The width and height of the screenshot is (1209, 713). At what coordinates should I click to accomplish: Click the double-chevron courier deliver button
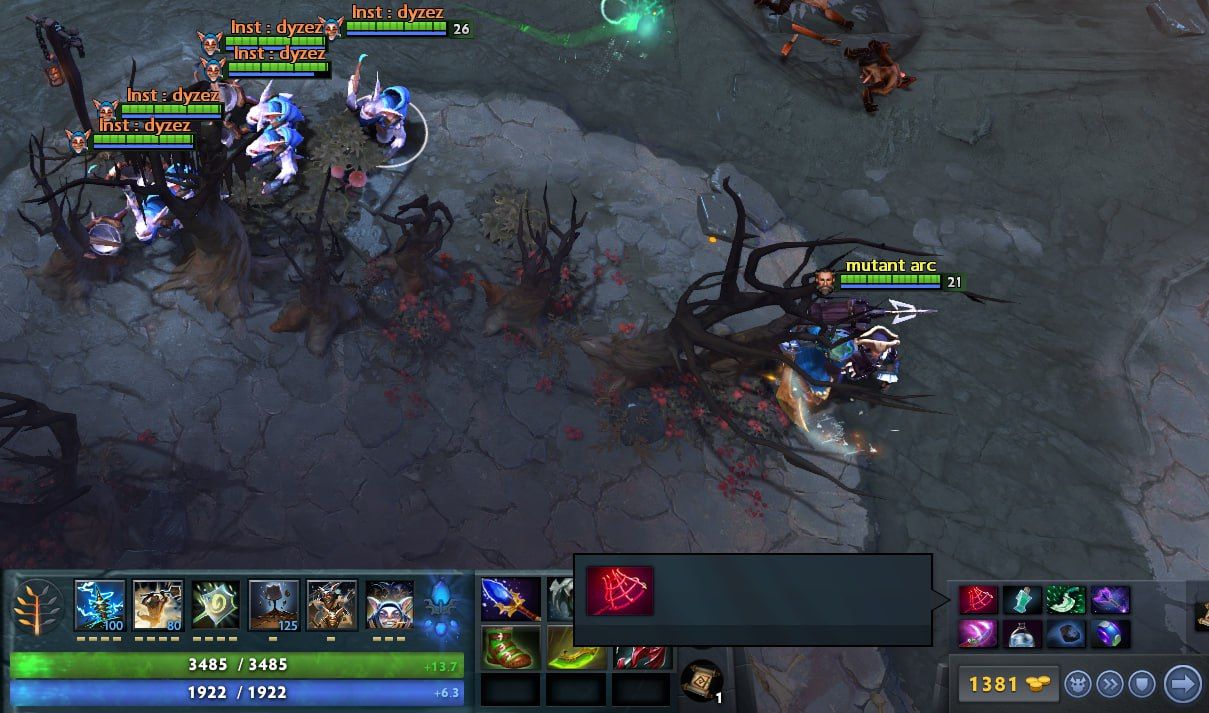1110,684
